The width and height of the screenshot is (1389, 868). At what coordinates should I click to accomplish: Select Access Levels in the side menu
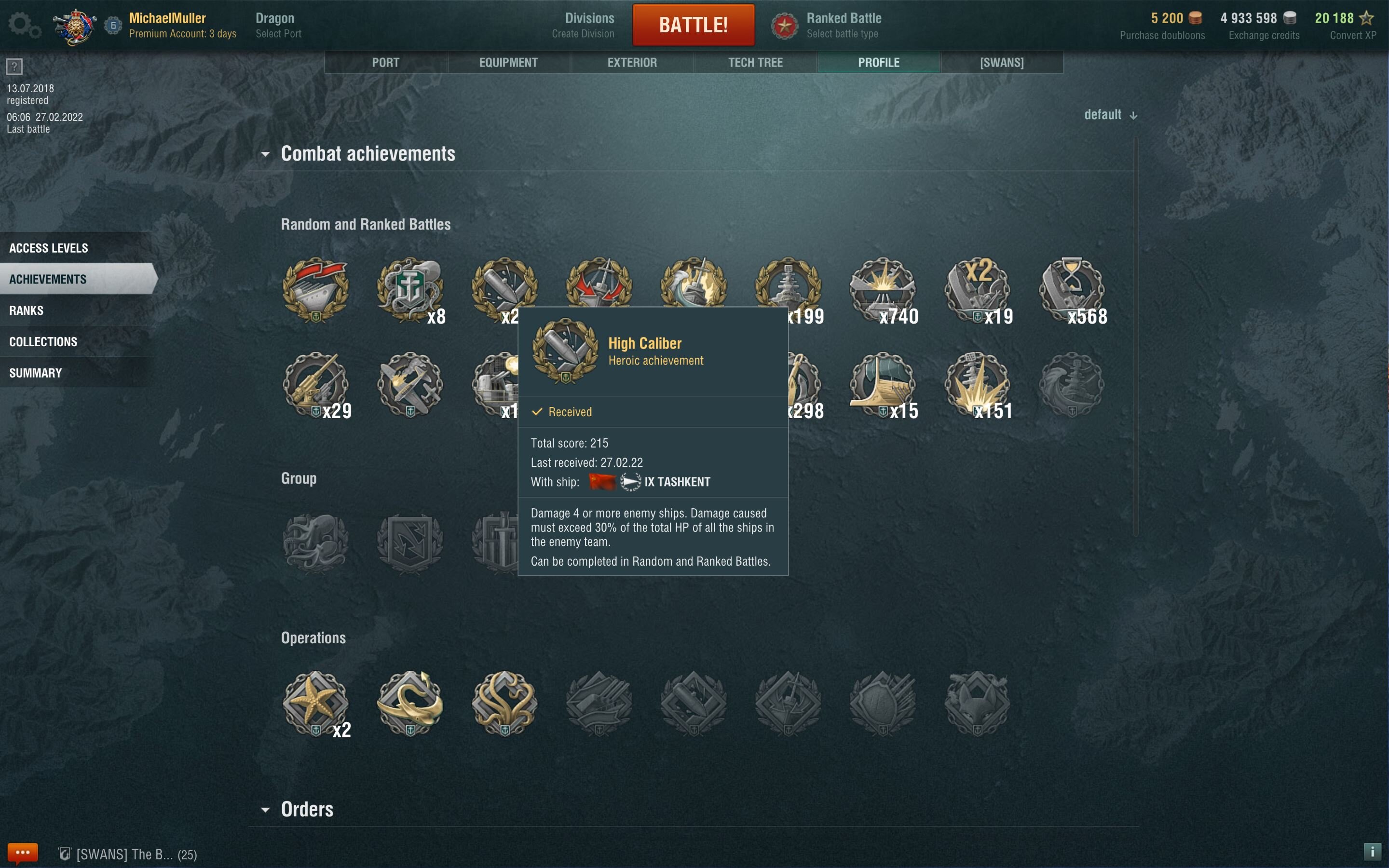point(49,248)
